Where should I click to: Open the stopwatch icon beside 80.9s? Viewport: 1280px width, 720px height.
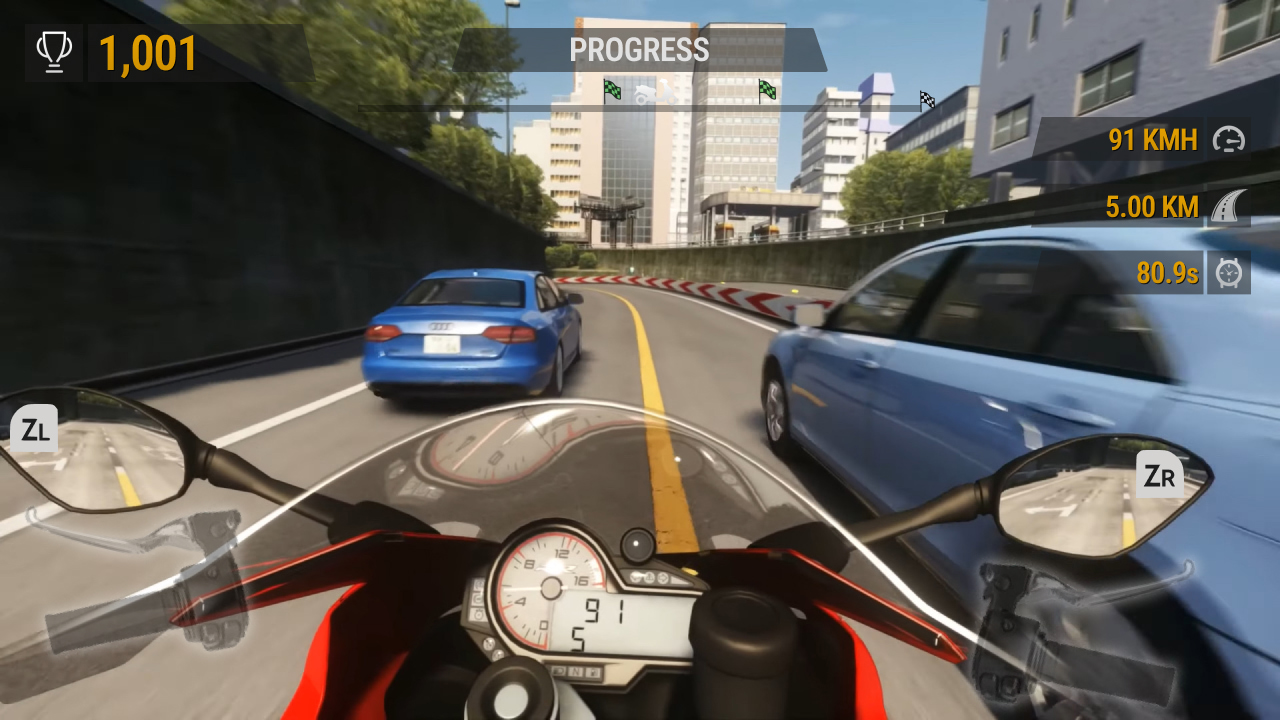(x=1229, y=273)
